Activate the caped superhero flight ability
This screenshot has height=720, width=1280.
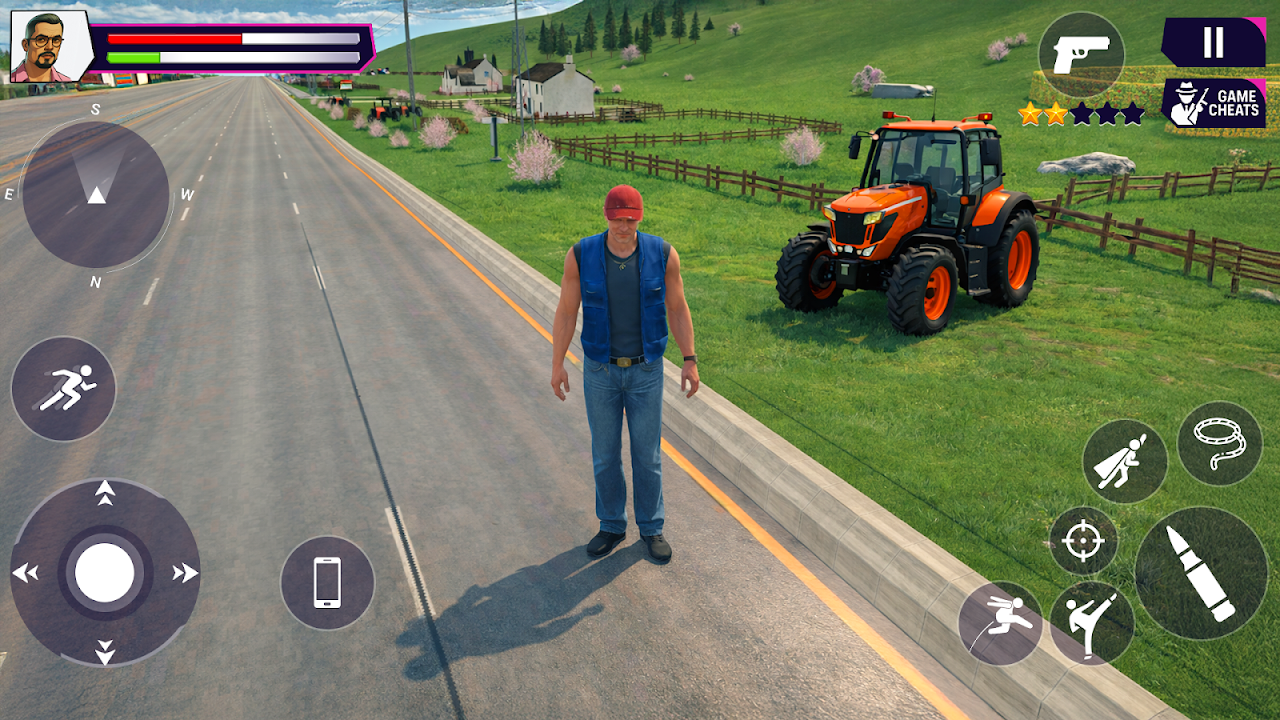1124,461
